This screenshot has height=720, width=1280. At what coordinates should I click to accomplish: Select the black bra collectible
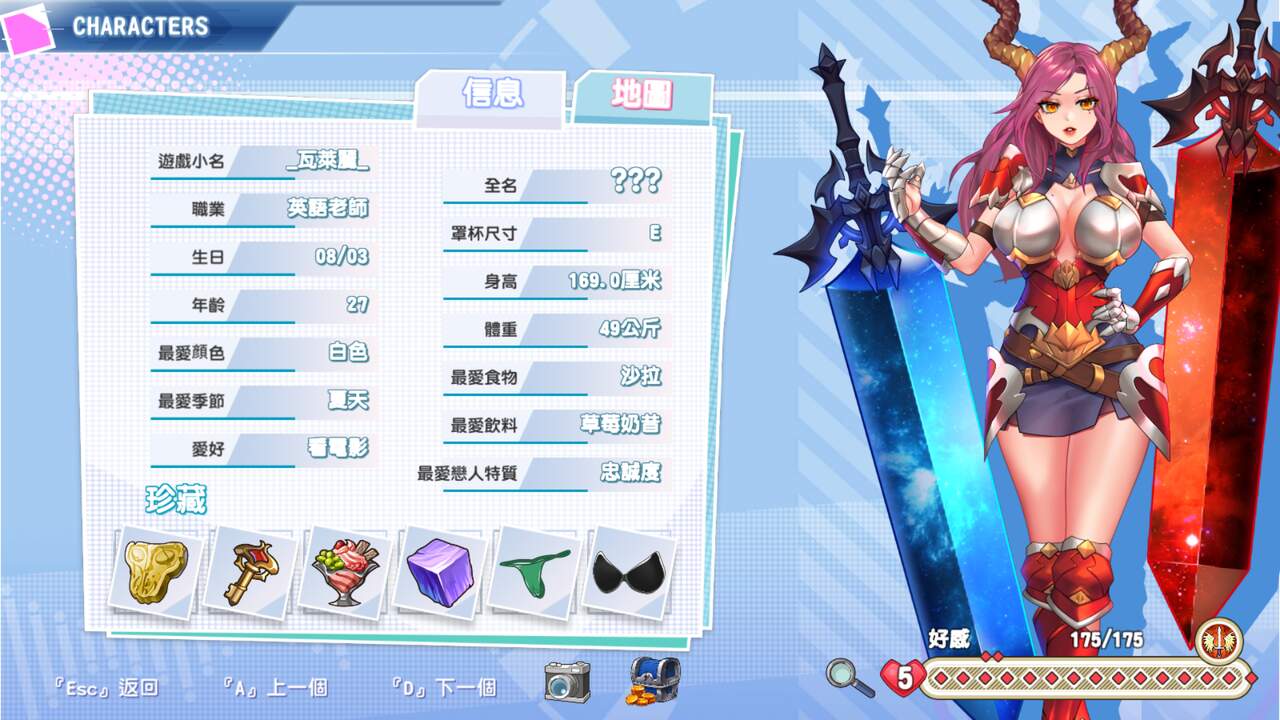628,572
